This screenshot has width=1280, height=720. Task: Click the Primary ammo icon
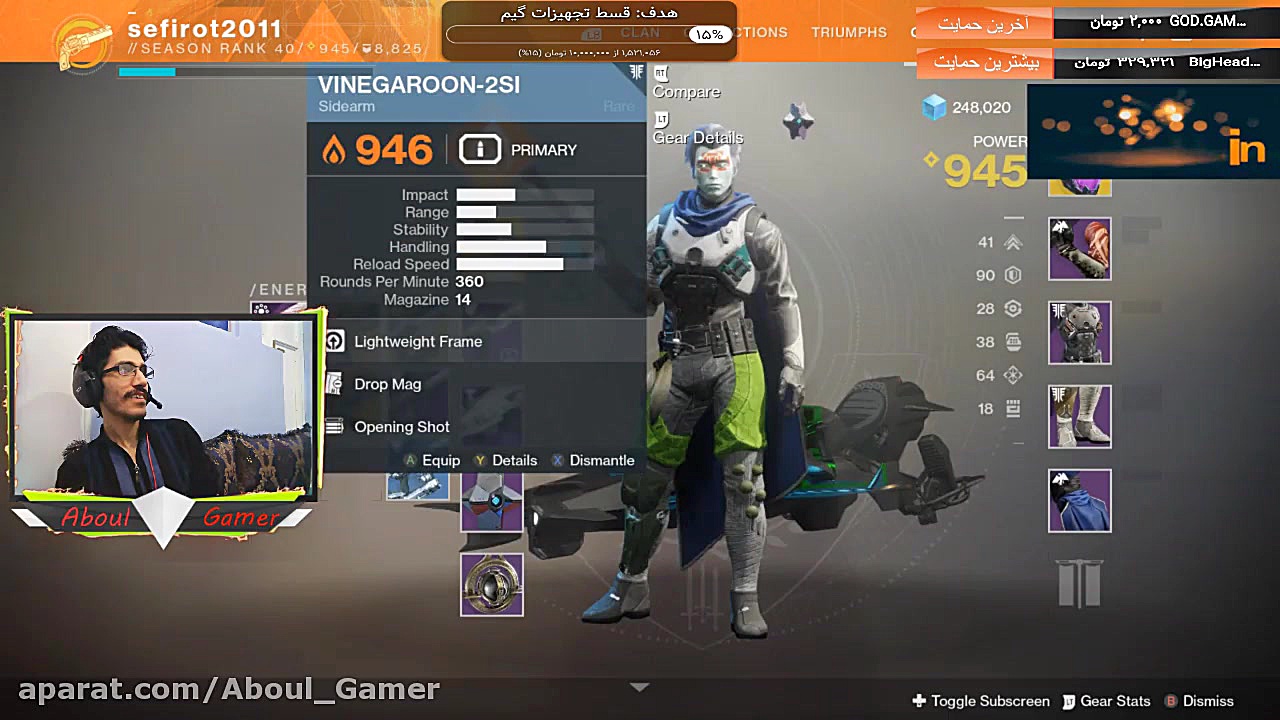[x=480, y=149]
